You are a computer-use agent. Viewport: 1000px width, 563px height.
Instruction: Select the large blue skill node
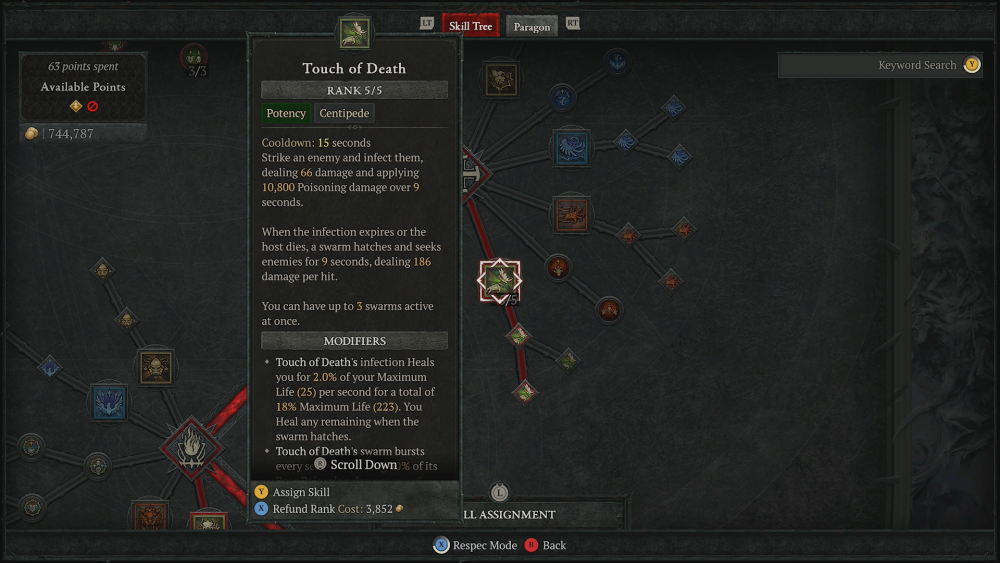click(x=572, y=148)
